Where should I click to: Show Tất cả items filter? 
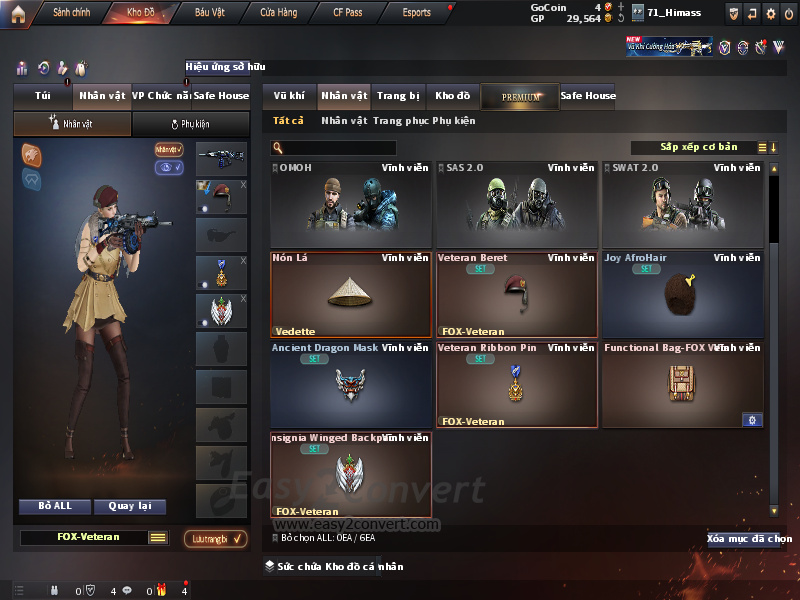[288, 121]
